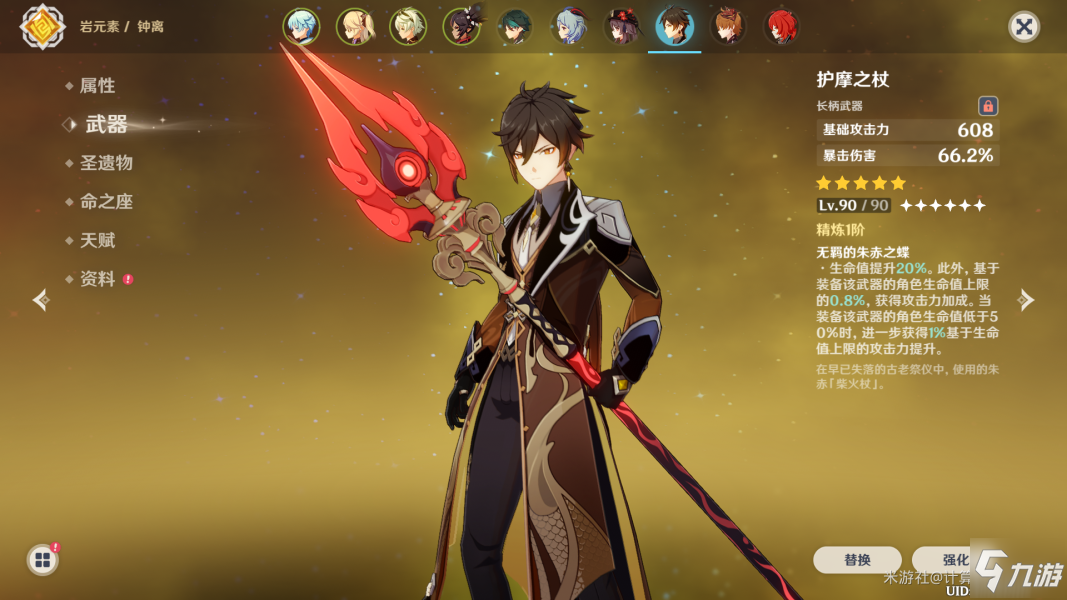Choose Hu Tao's portrait with the flower hat

point(621,27)
